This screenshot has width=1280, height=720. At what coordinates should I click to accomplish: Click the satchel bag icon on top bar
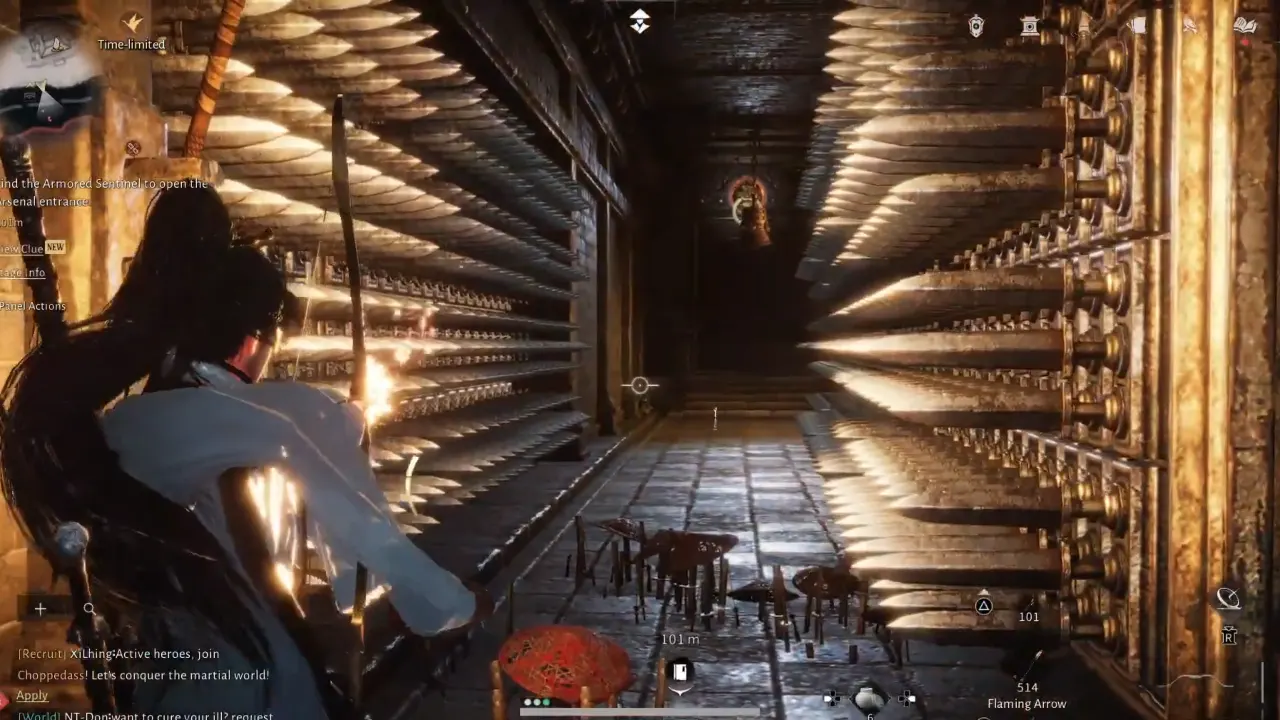click(x=1137, y=25)
